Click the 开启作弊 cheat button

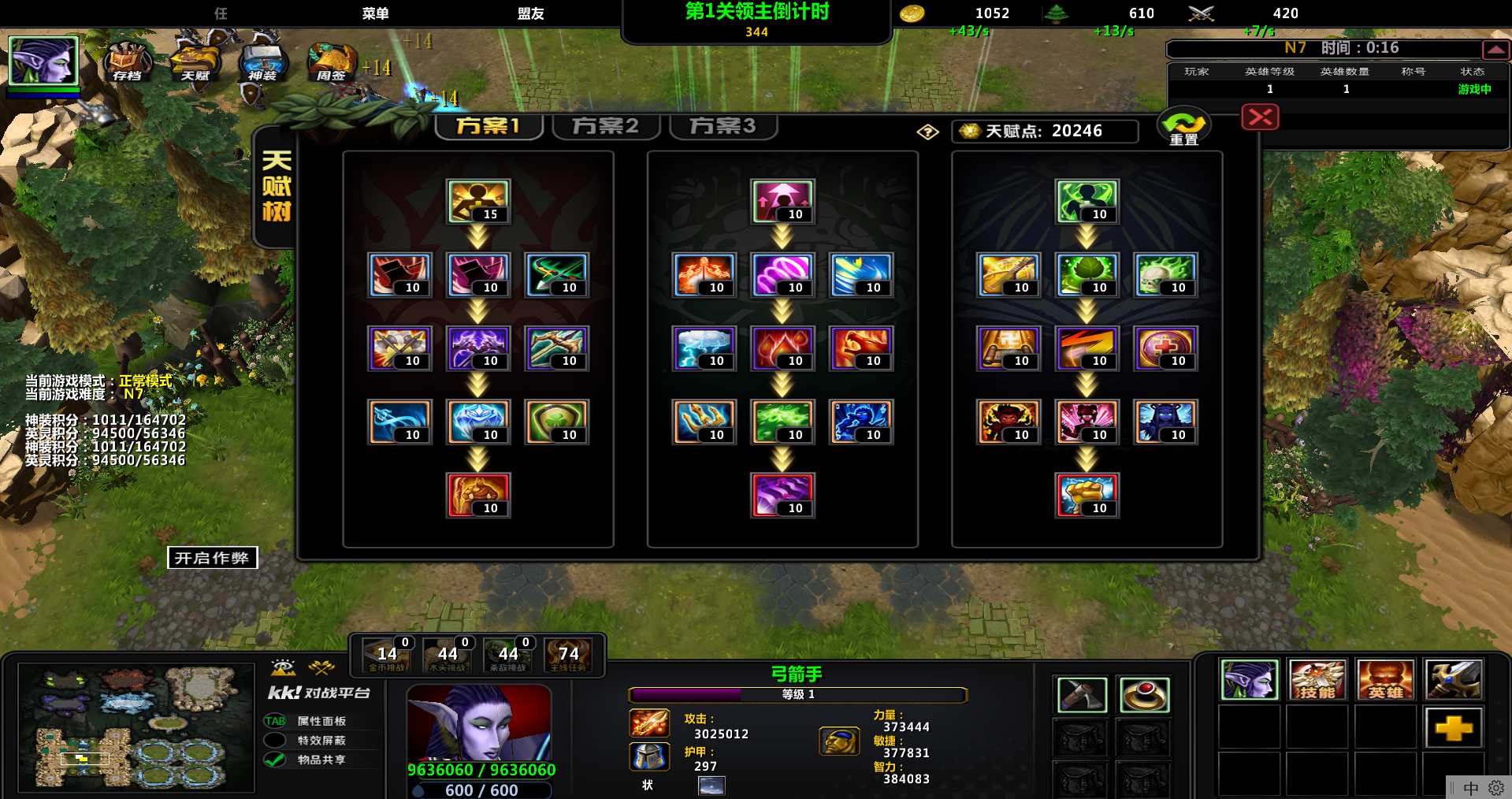tap(212, 558)
